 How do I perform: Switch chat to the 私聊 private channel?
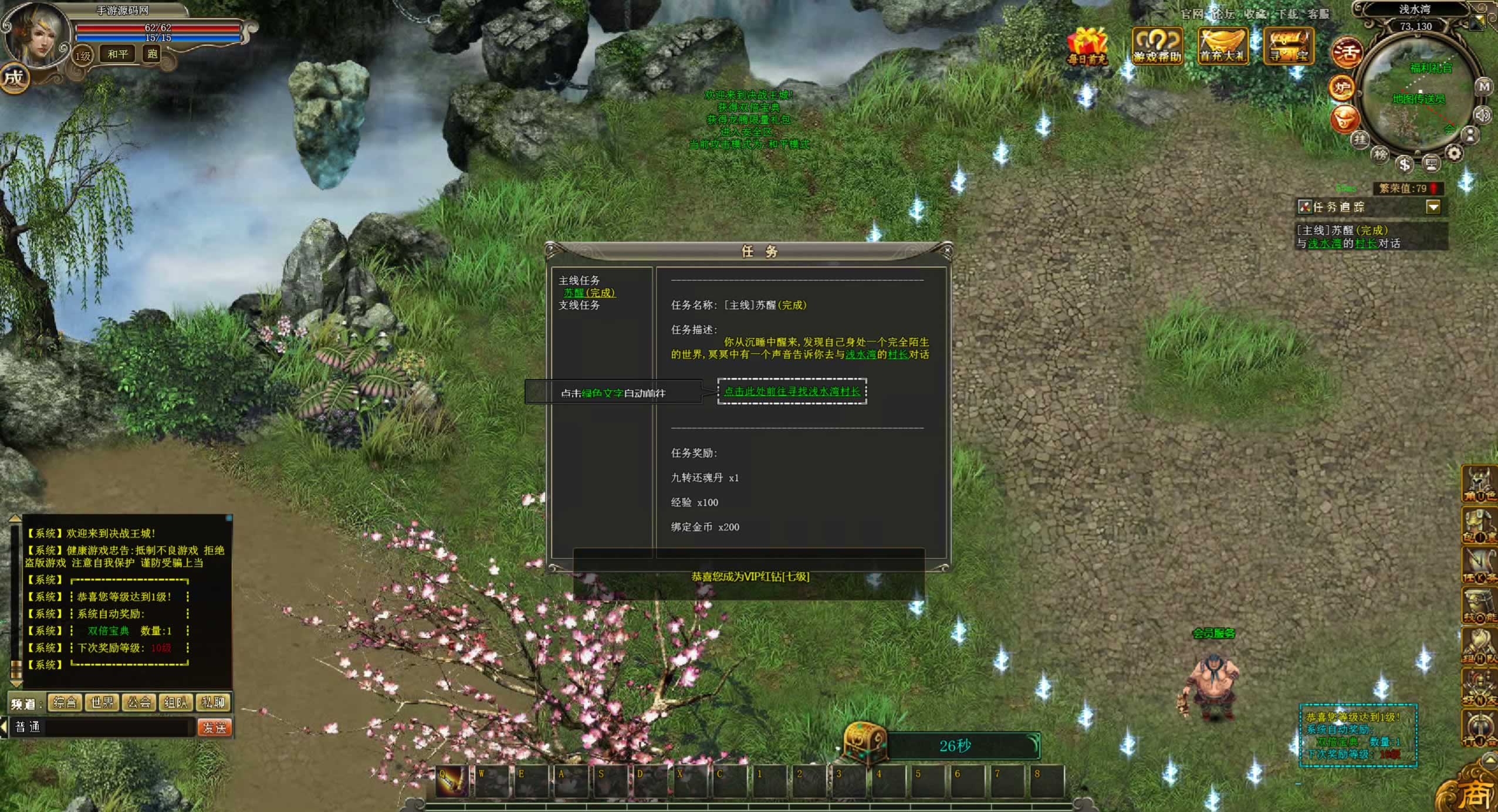click(x=213, y=702)
